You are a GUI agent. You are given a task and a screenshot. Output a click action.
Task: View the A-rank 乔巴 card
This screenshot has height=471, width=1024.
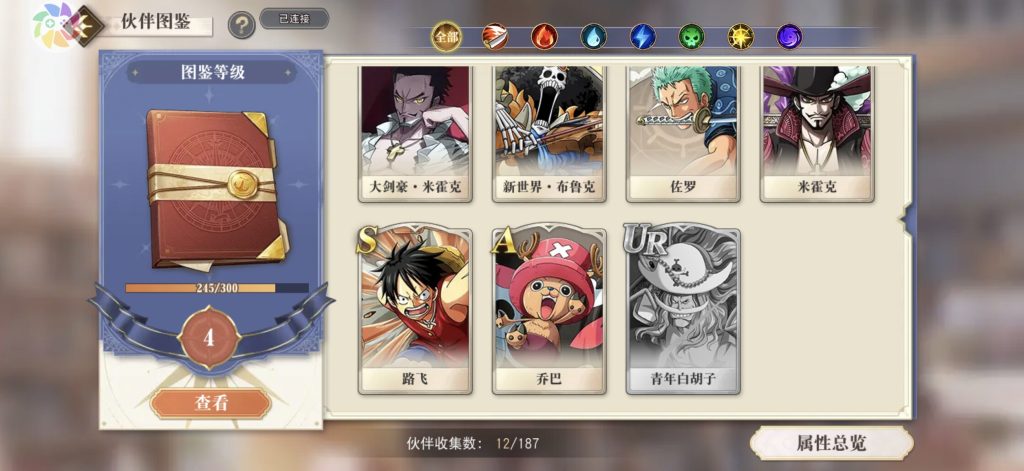(549, 312)
